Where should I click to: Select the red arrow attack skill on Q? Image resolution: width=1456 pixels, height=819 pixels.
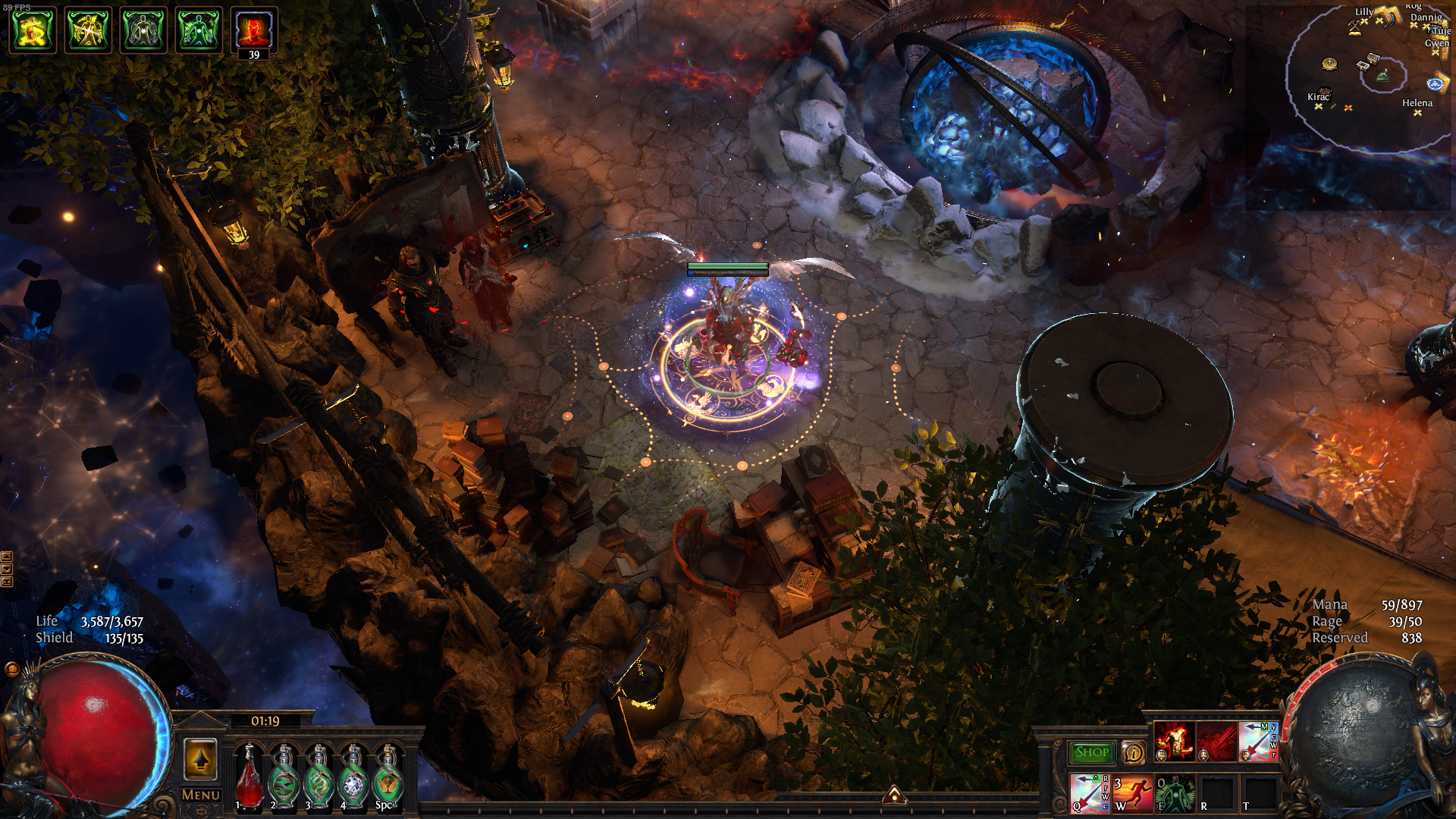(x=1090, y=793)
